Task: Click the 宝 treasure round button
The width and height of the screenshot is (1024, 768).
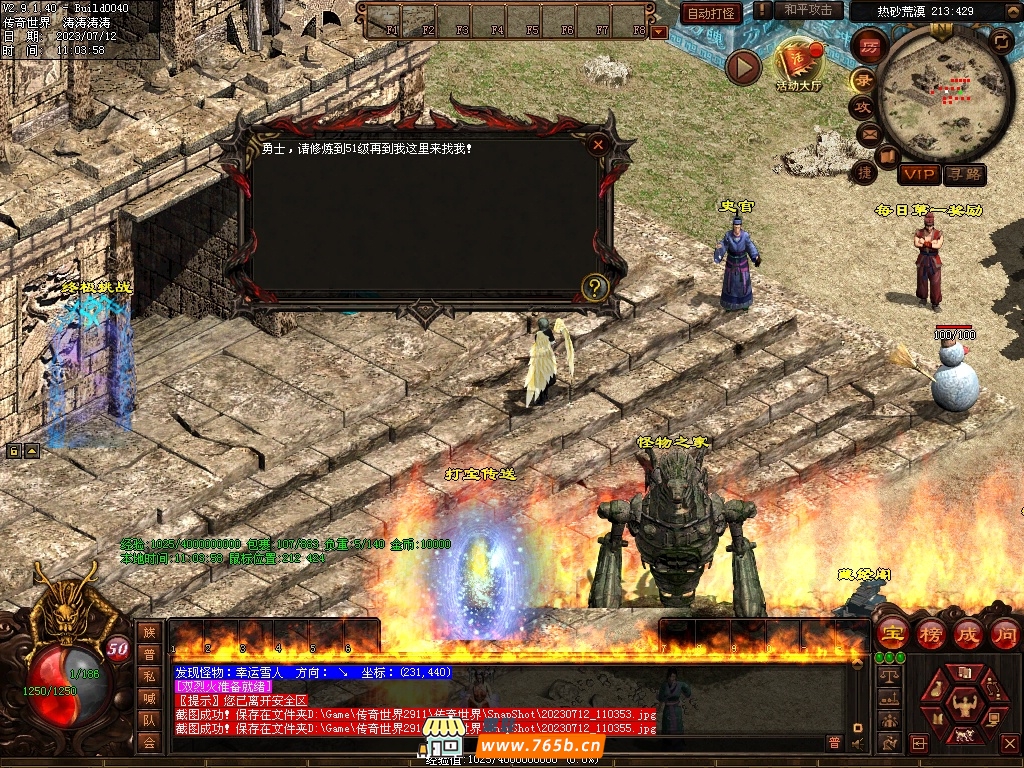Action: pos(892,633)
